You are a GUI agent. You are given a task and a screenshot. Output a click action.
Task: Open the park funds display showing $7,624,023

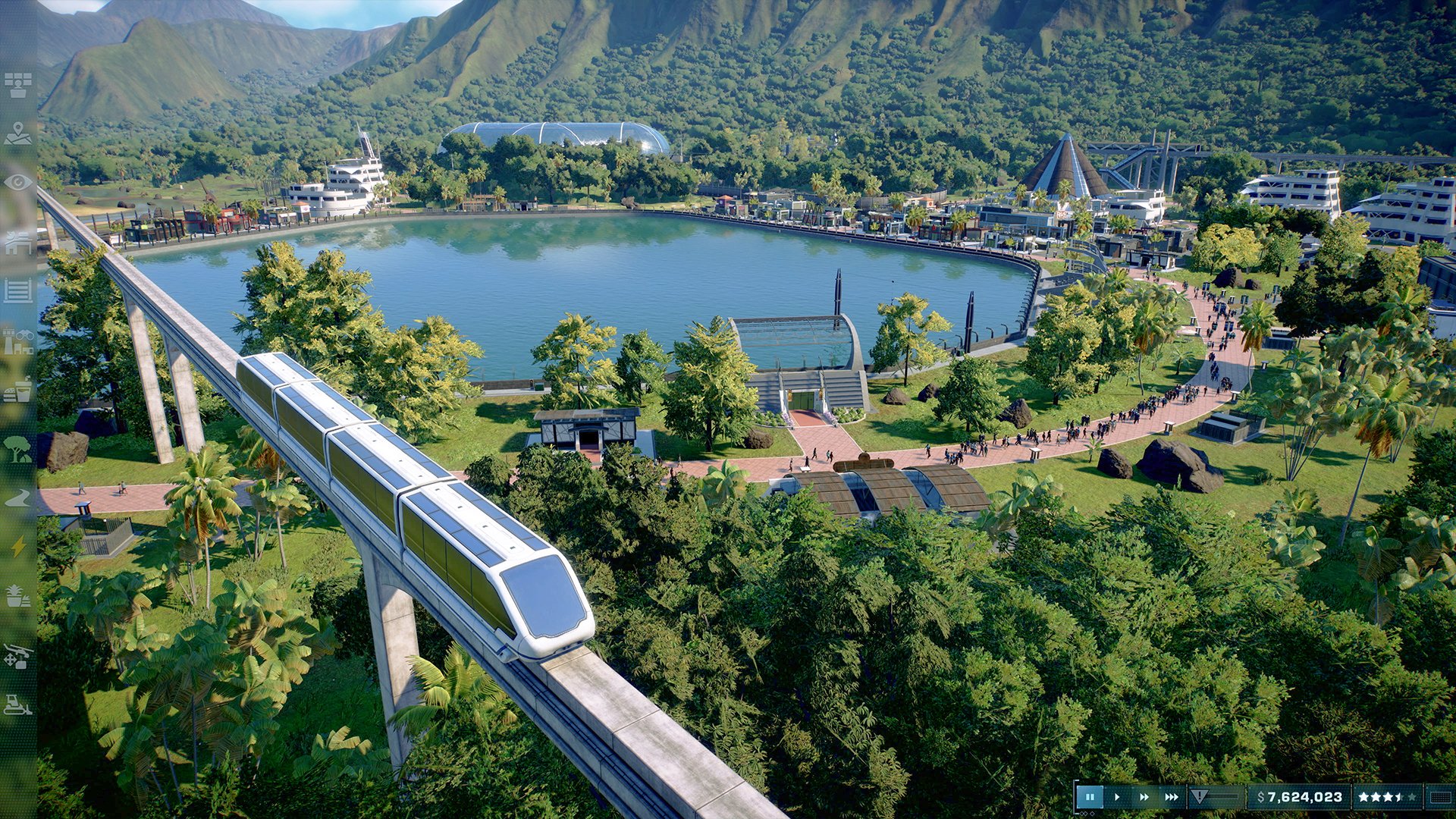tap(1300, 796)
